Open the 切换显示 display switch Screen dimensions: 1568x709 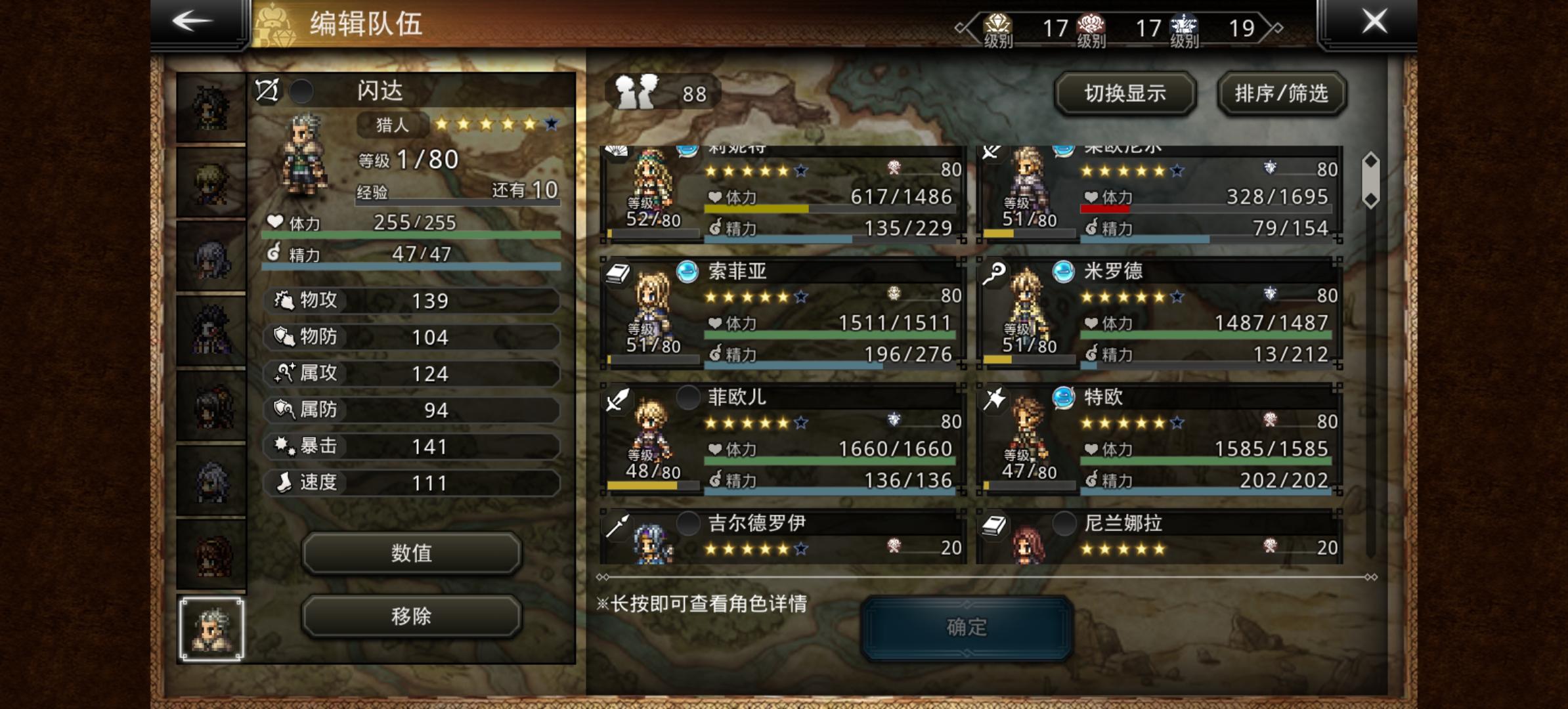pos(1125,94)
